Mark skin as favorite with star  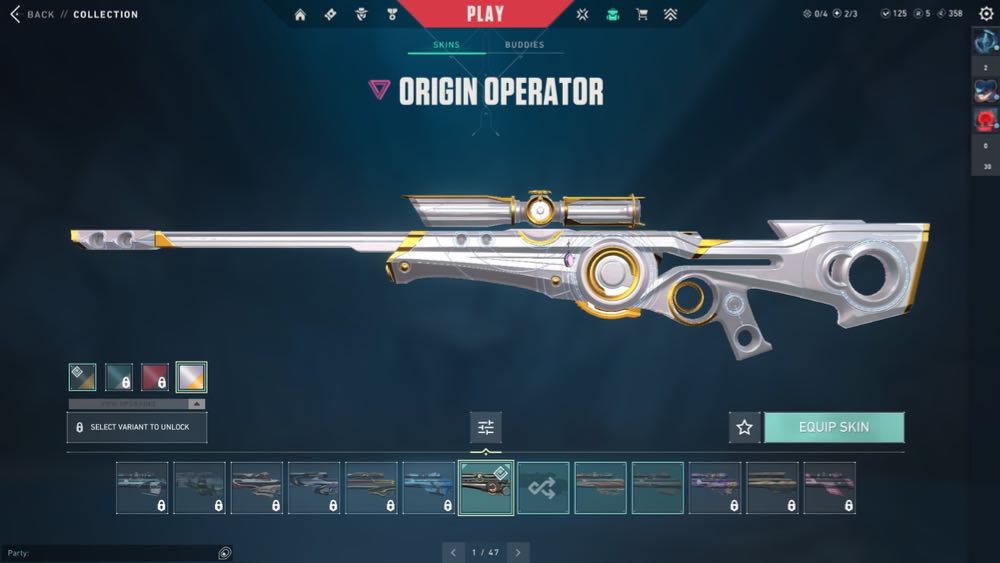coord(744,427)
